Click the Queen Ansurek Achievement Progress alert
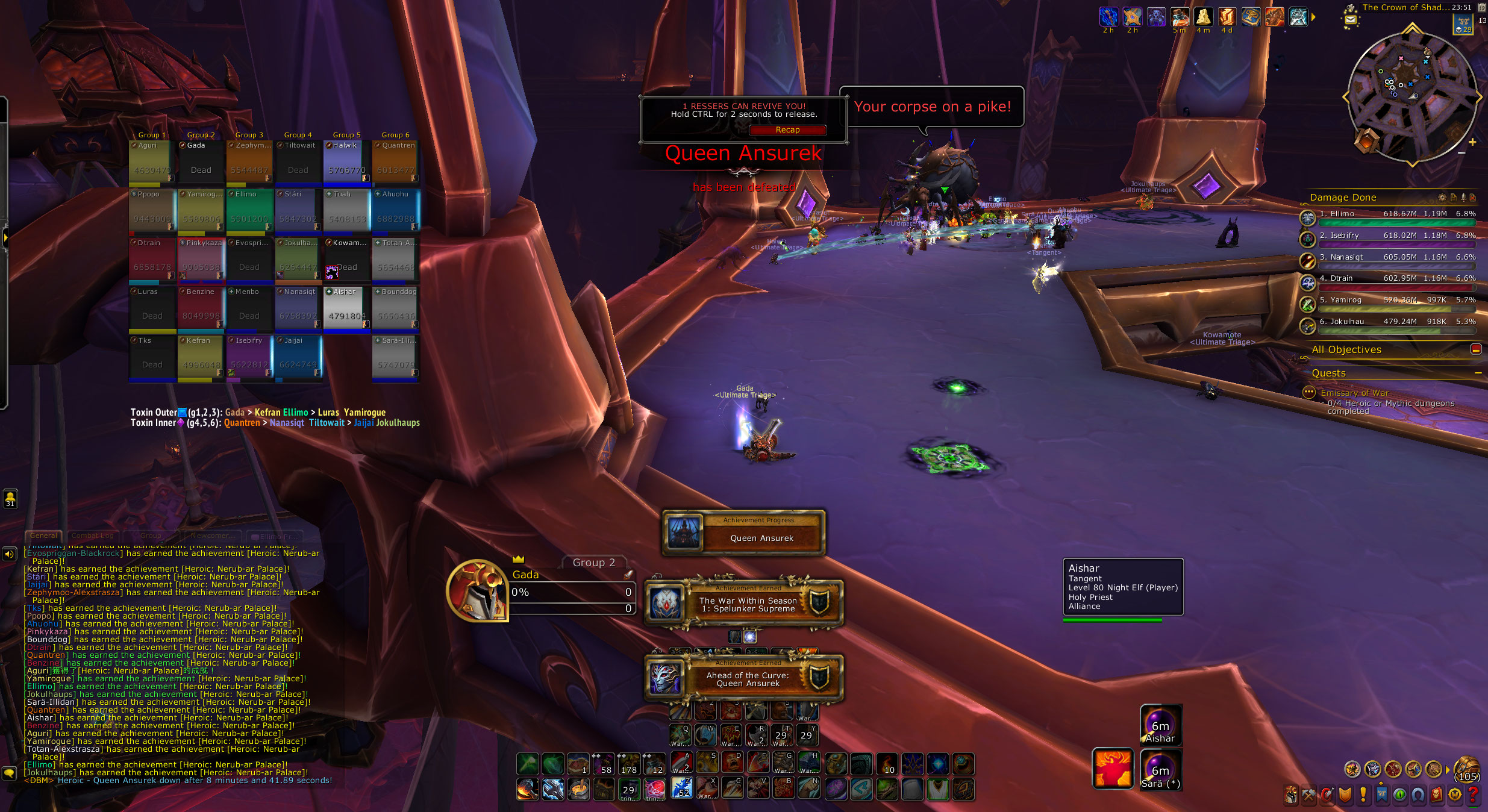Viewport: 1488px width, 812px height. [x=744, y=532]
